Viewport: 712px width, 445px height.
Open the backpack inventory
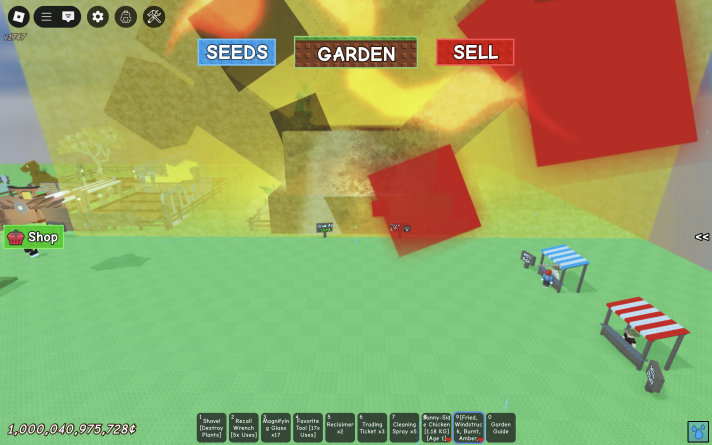[125, 16]
